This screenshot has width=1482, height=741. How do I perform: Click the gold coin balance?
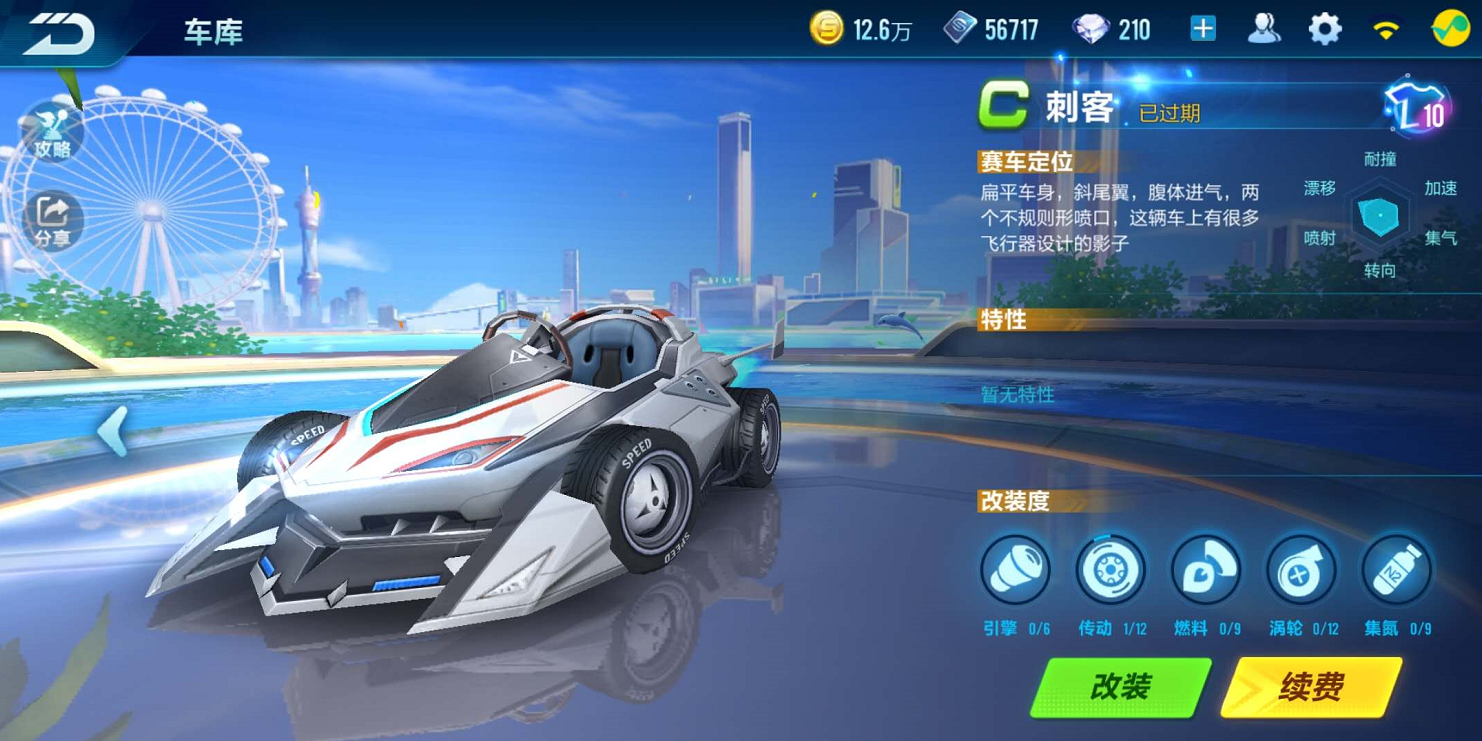pyautogui.click(x=860, y=30)
